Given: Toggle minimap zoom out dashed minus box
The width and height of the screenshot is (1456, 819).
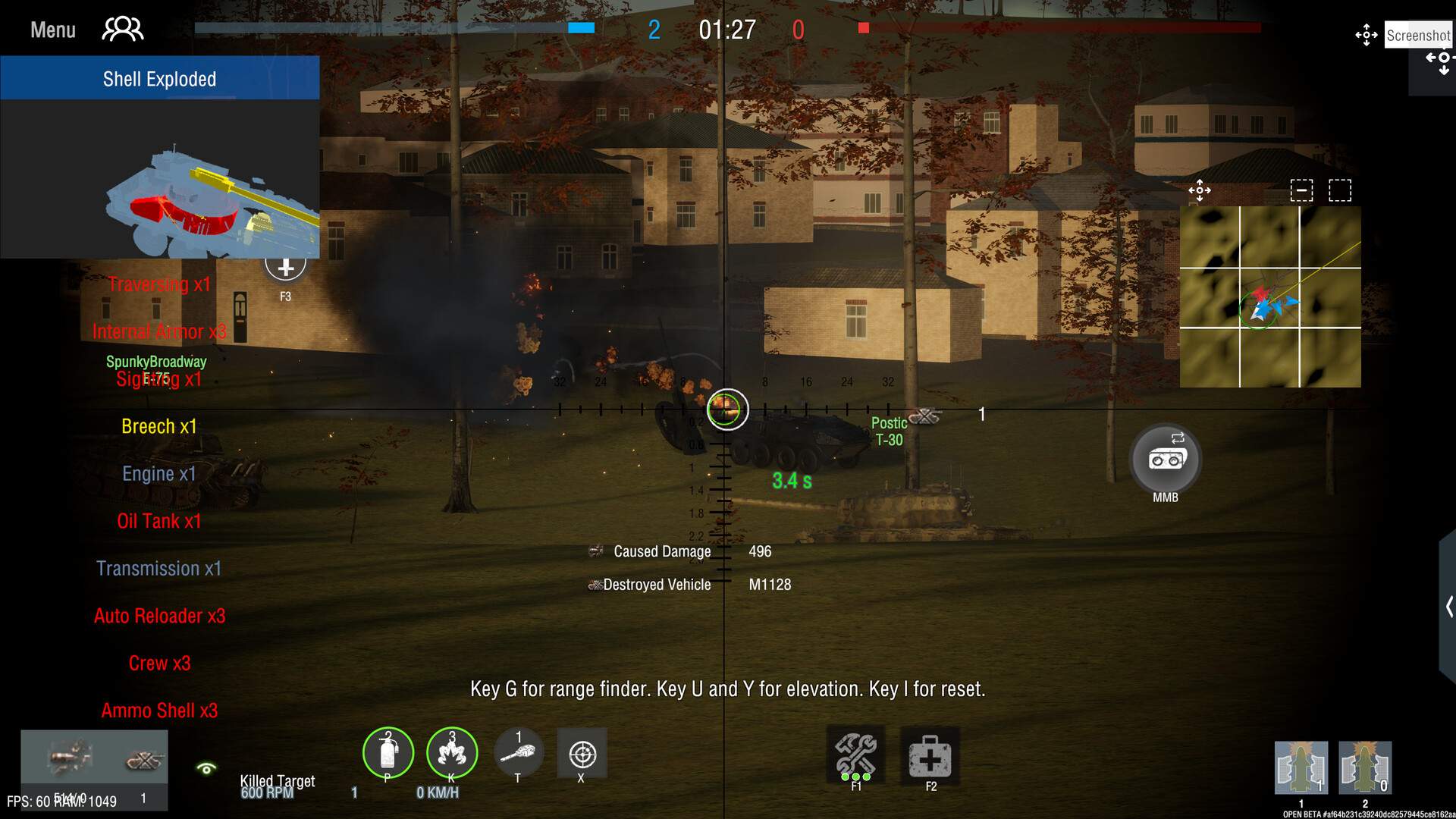Looking at the screenshot, I should click(1301, 191).
